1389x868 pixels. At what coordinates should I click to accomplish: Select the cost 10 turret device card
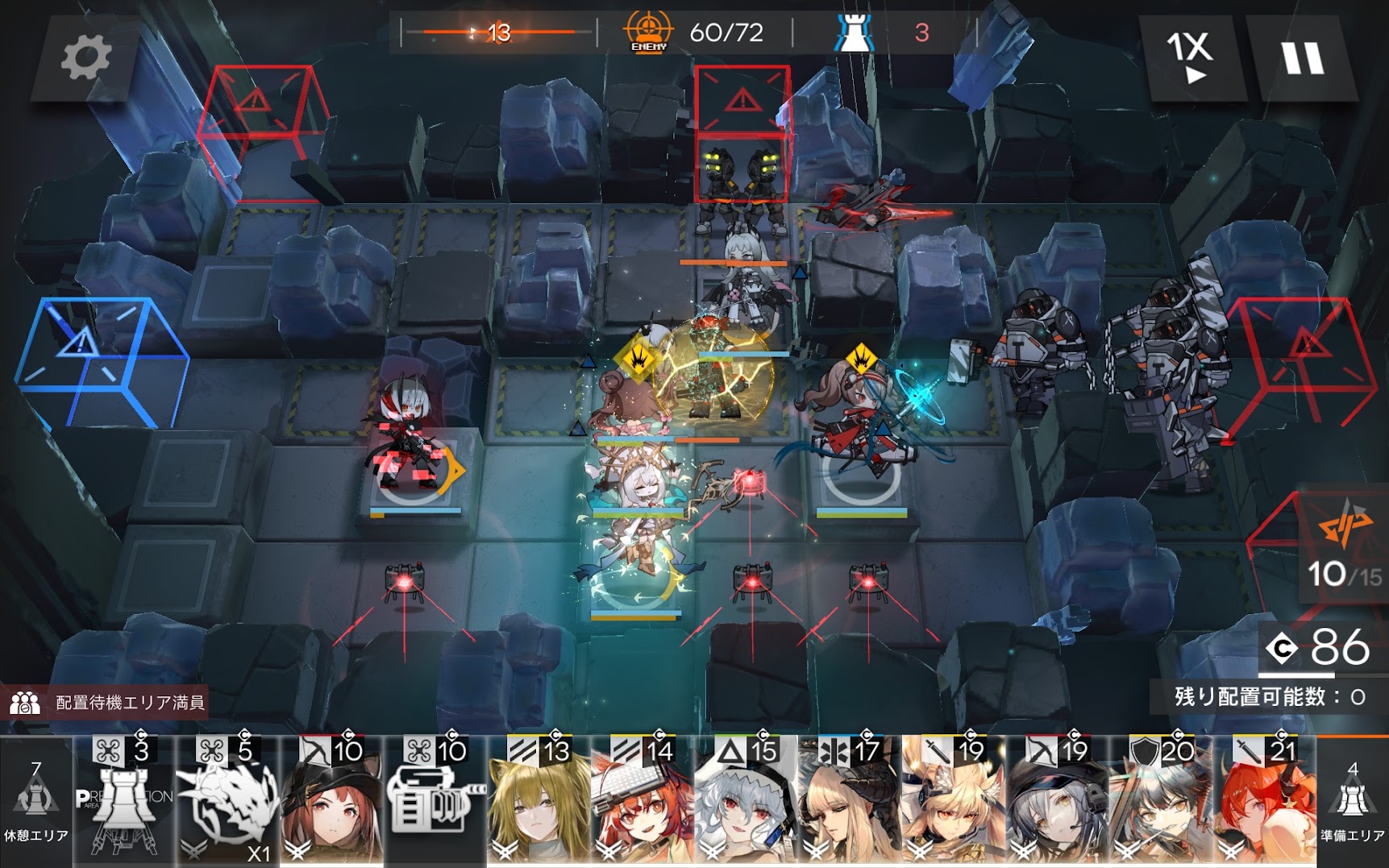pos(435,802)
